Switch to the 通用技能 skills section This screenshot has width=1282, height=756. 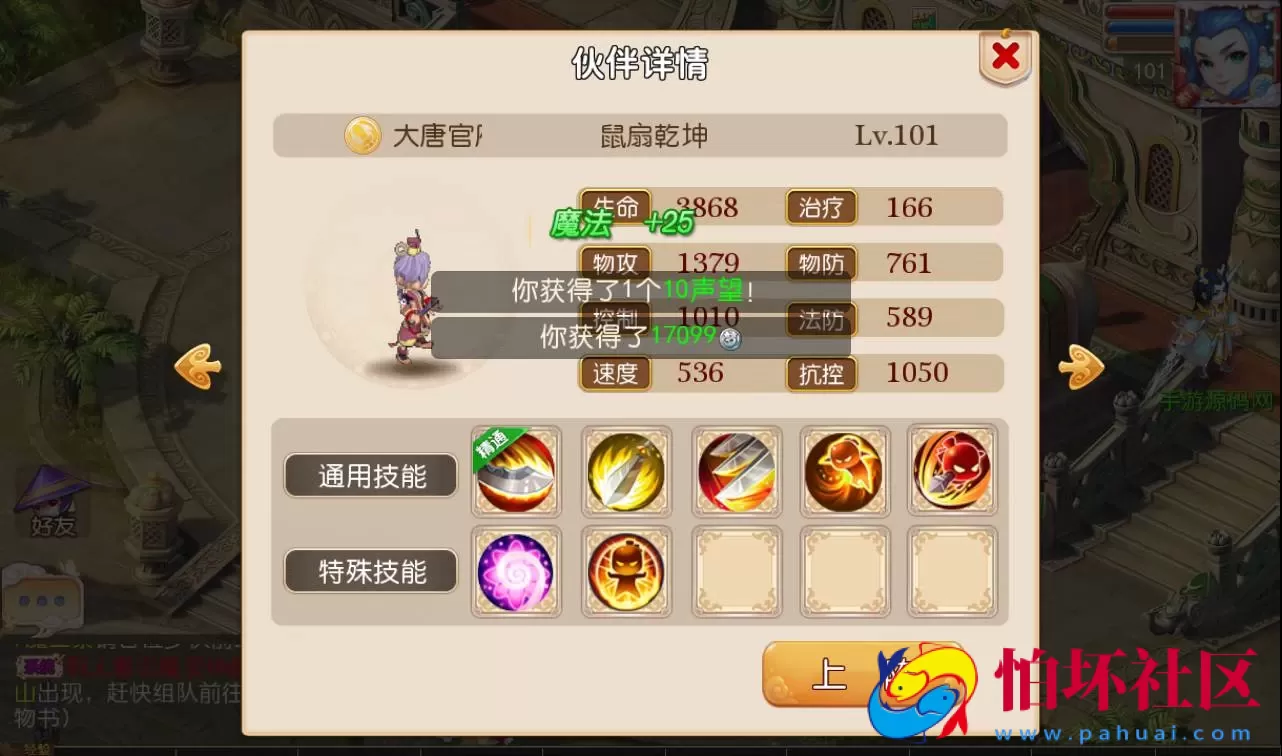point(370,476)
